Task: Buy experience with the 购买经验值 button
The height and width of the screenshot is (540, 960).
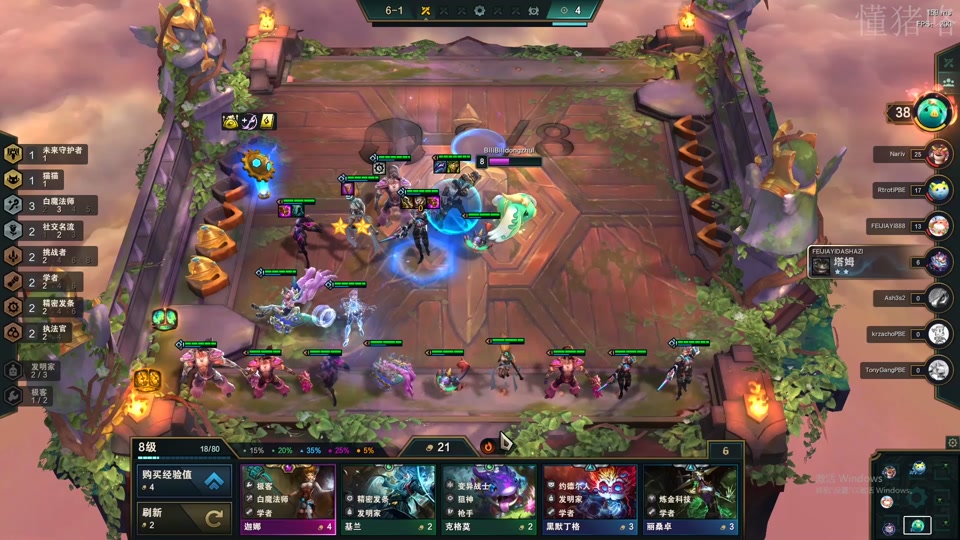Action: pyautogui.click(x=184, y=481)
